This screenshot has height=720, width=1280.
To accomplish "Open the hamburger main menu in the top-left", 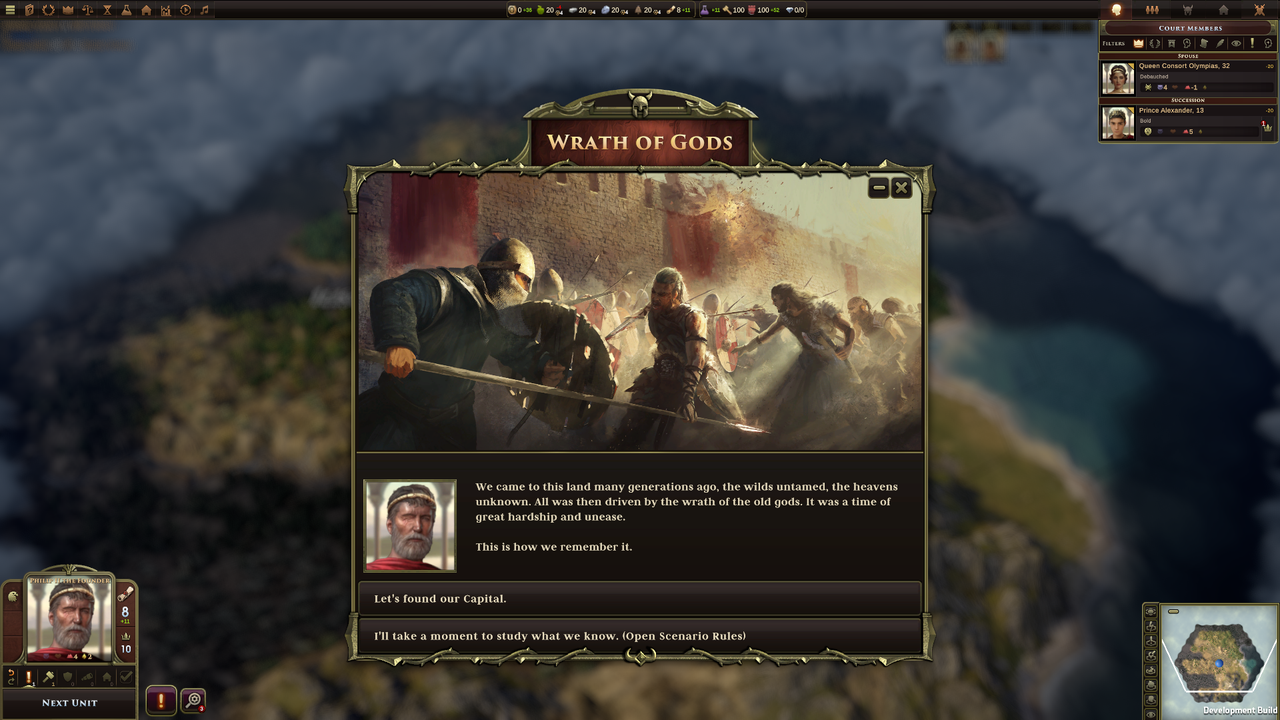I will 9,10.
